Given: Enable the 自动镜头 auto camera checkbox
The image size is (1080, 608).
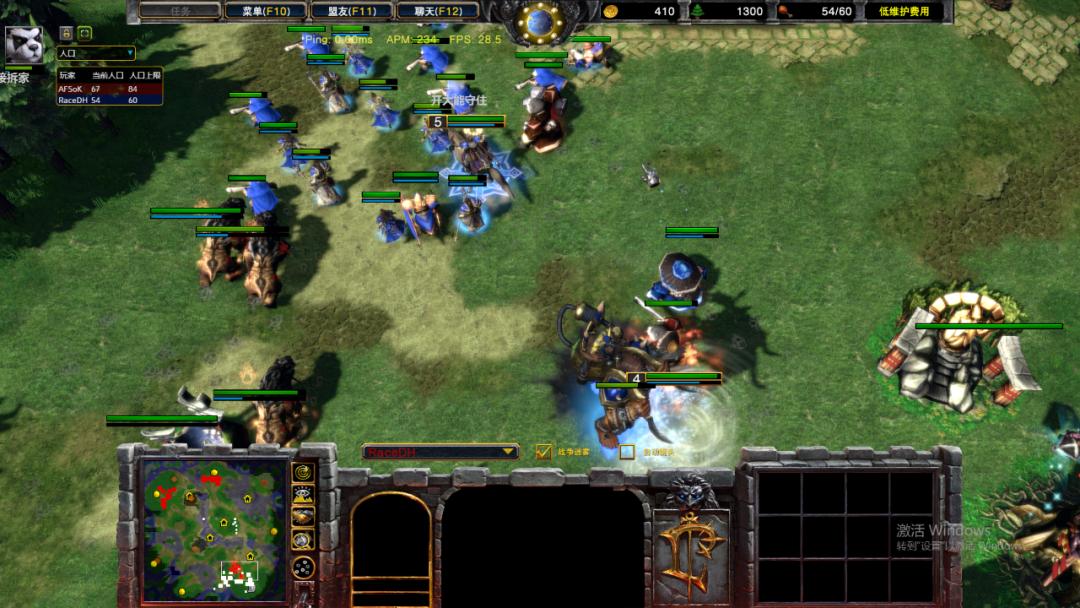Looking at the screenshot, I should (x=627, y=452).
